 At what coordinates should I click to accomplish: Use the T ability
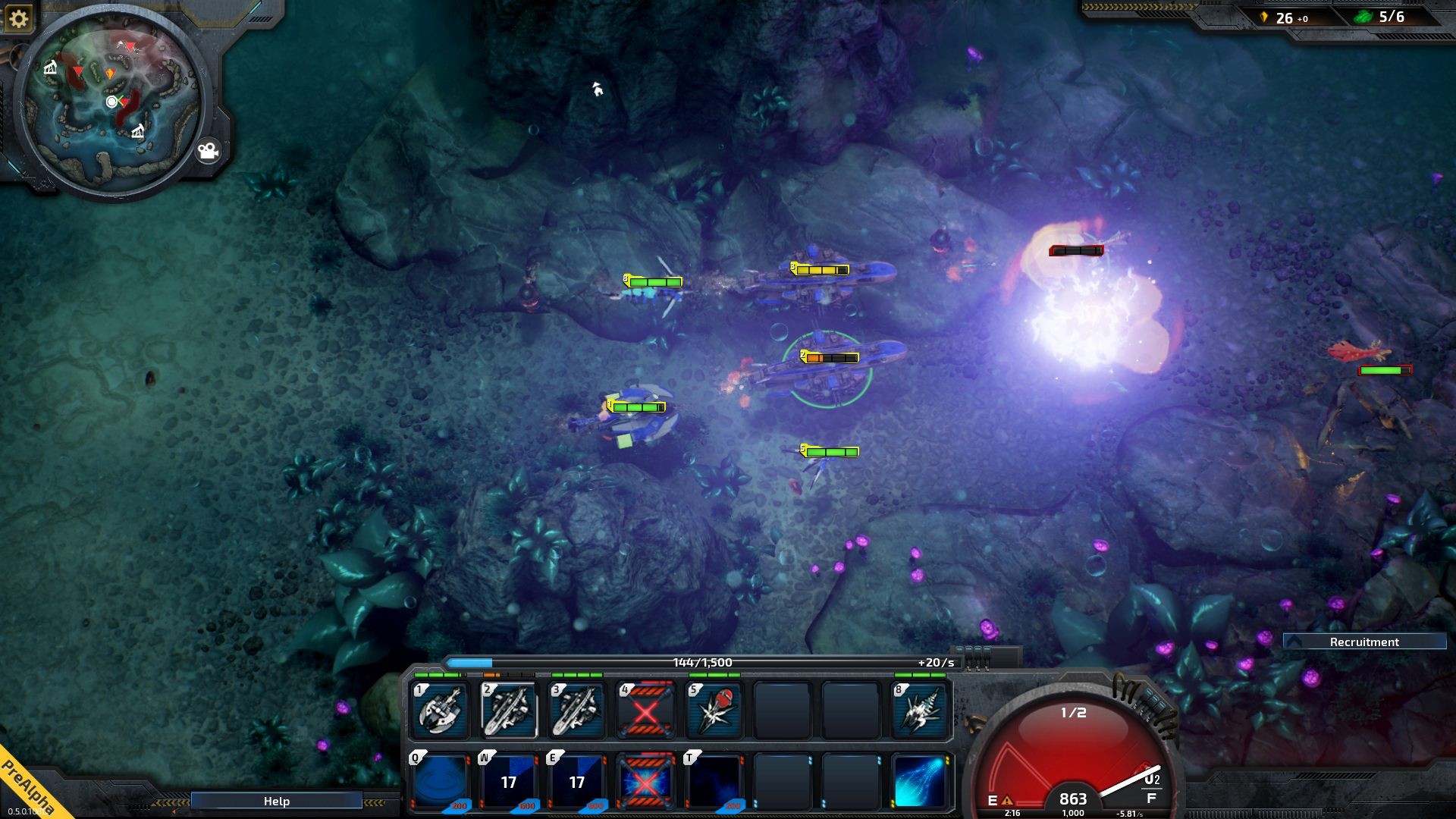click(x=714, y=781)
